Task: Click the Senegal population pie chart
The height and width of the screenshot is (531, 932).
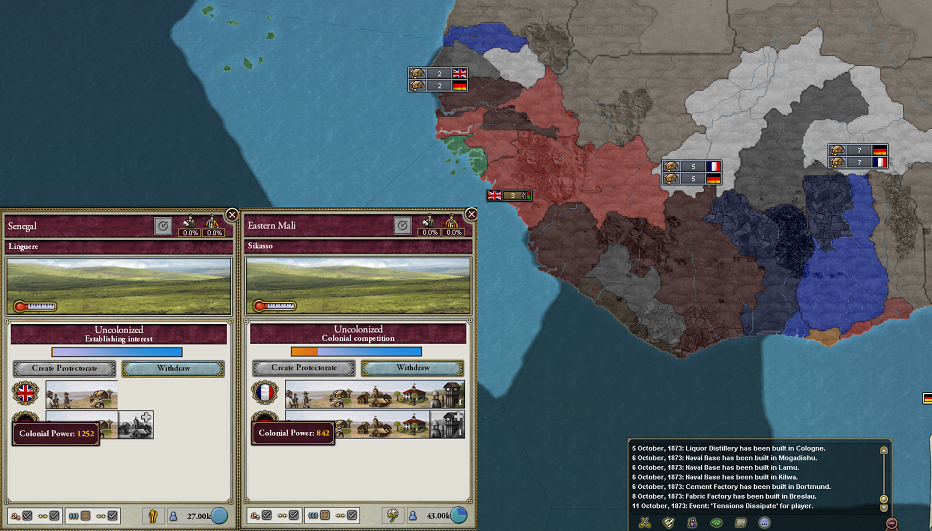Action: click(x=219, y=515)
